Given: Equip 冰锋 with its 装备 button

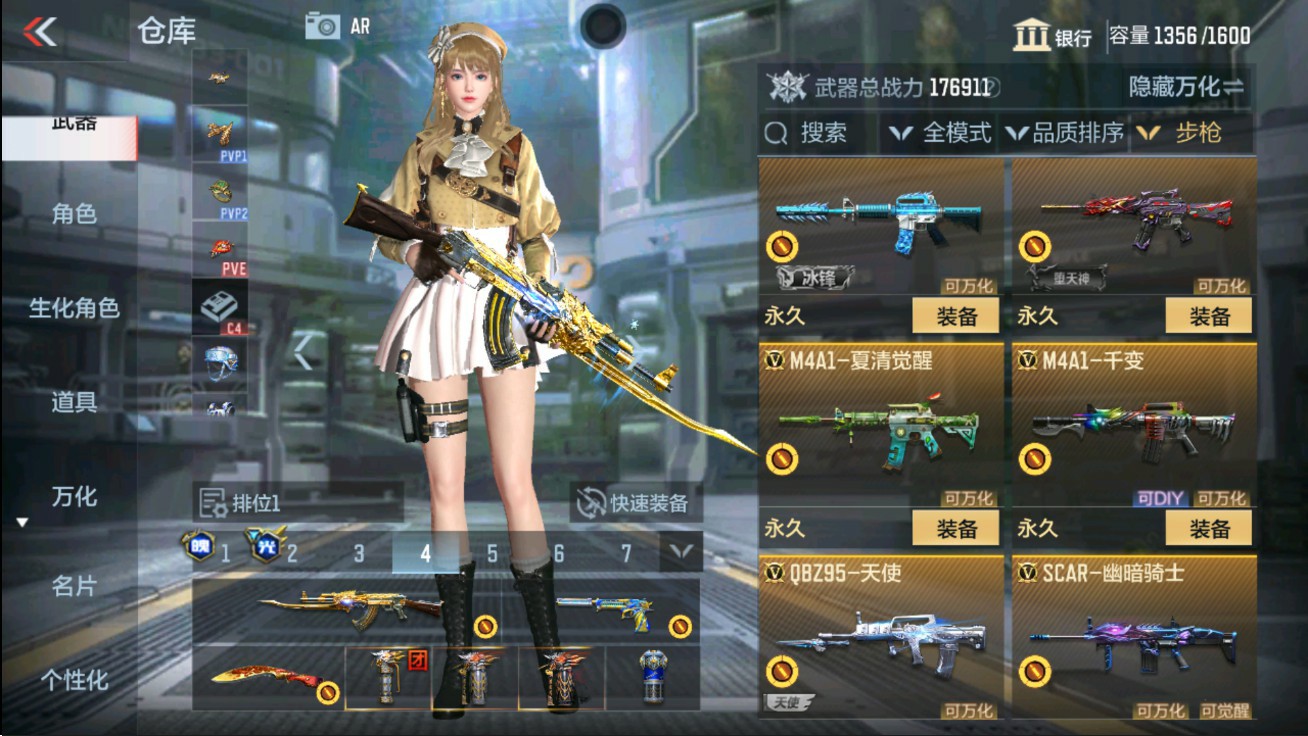Looking at the screenshot, I should [x=954, y=316].
